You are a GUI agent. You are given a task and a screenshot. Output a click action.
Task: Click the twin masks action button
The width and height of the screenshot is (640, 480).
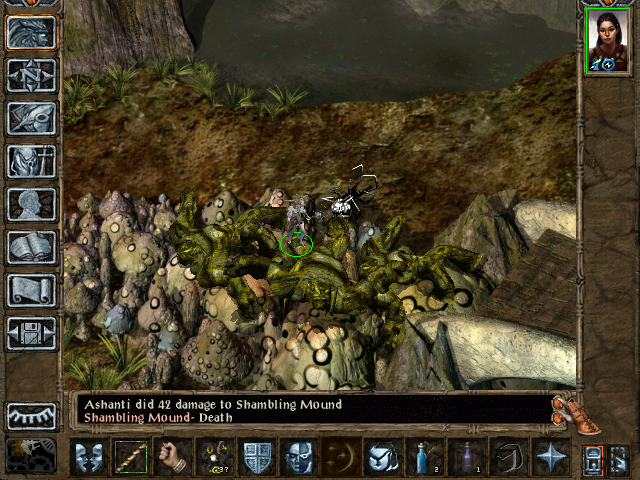88,457
